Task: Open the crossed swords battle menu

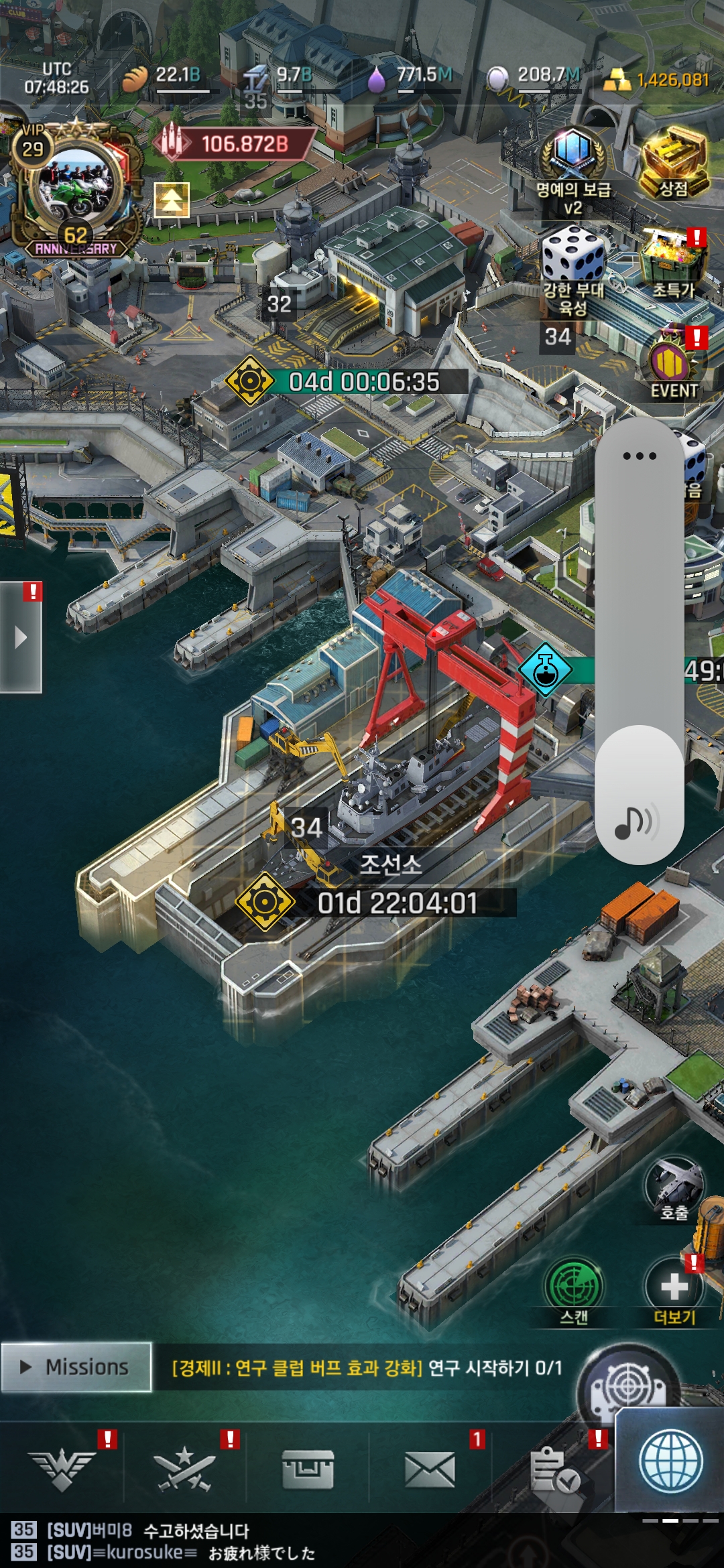Action: point(184,1471)
